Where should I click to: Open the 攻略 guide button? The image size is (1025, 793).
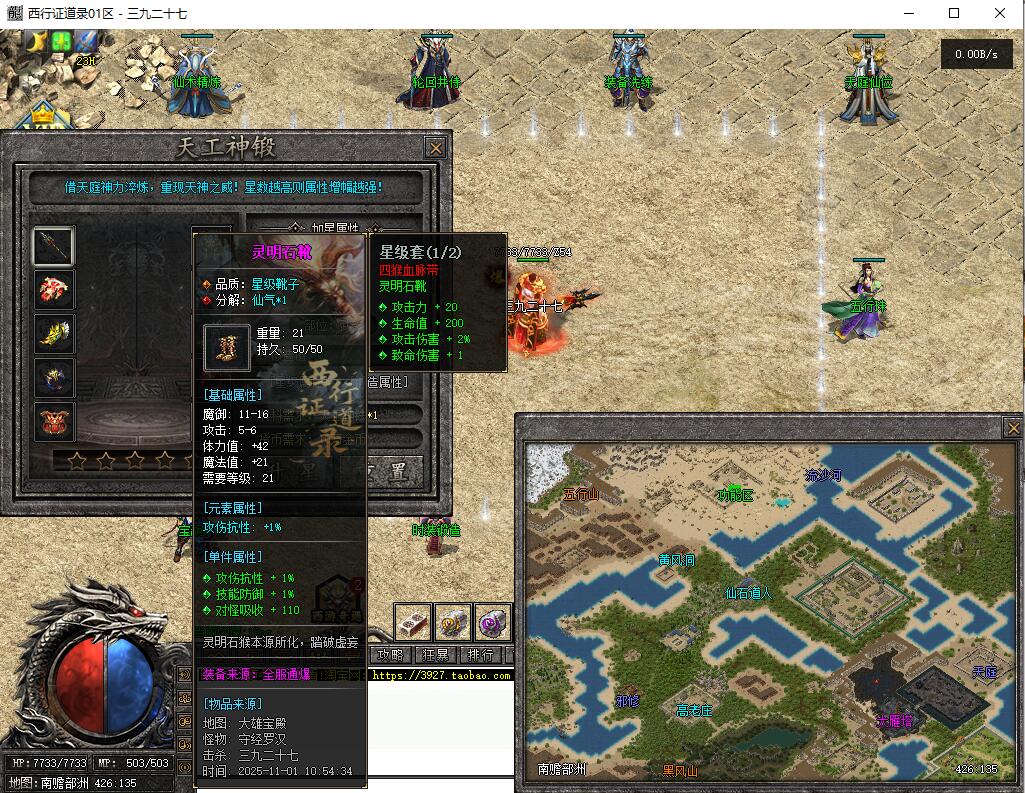point(390,655)
